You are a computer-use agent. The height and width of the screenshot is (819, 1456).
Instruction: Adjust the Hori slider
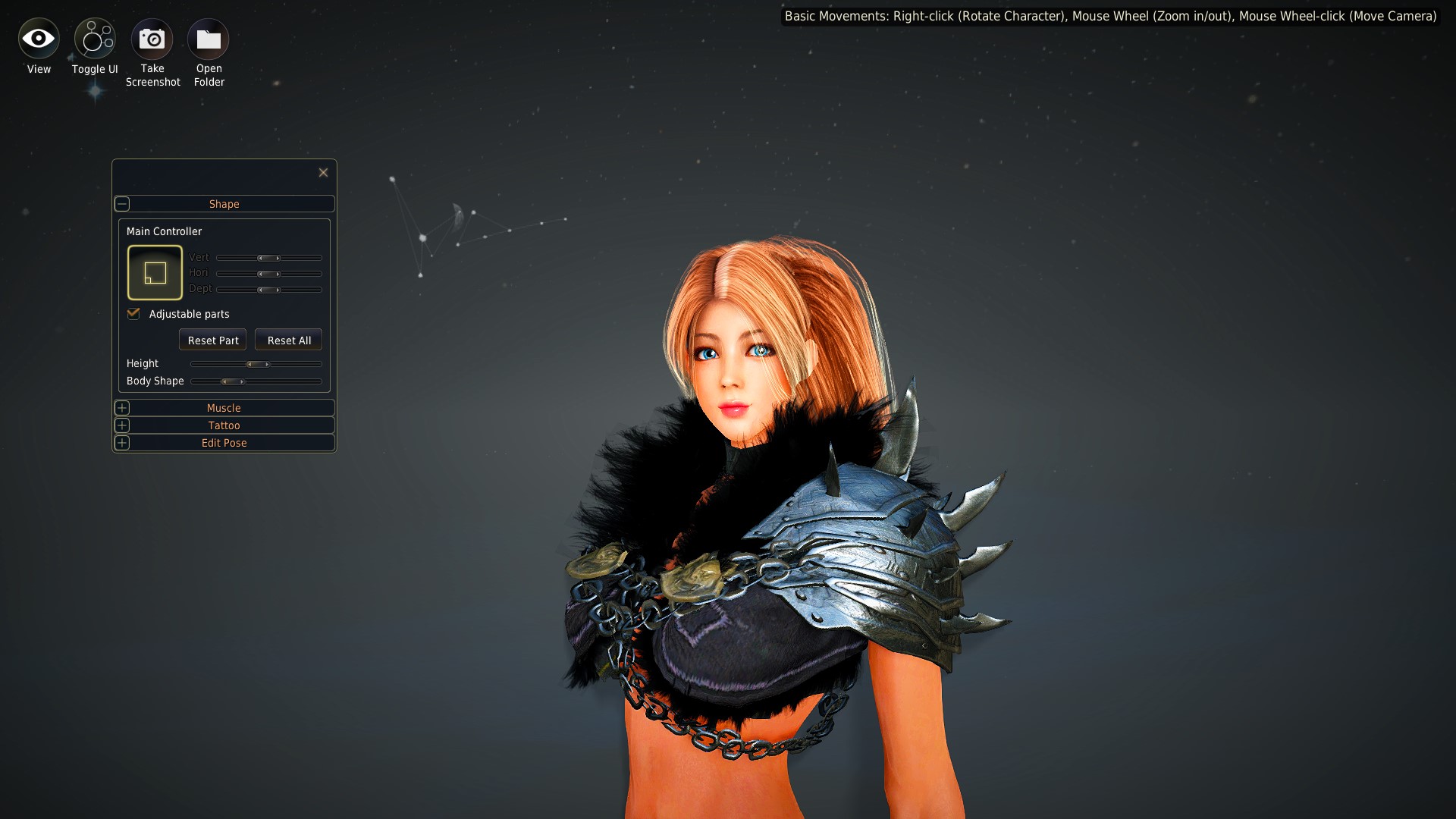tap(268, 274)
